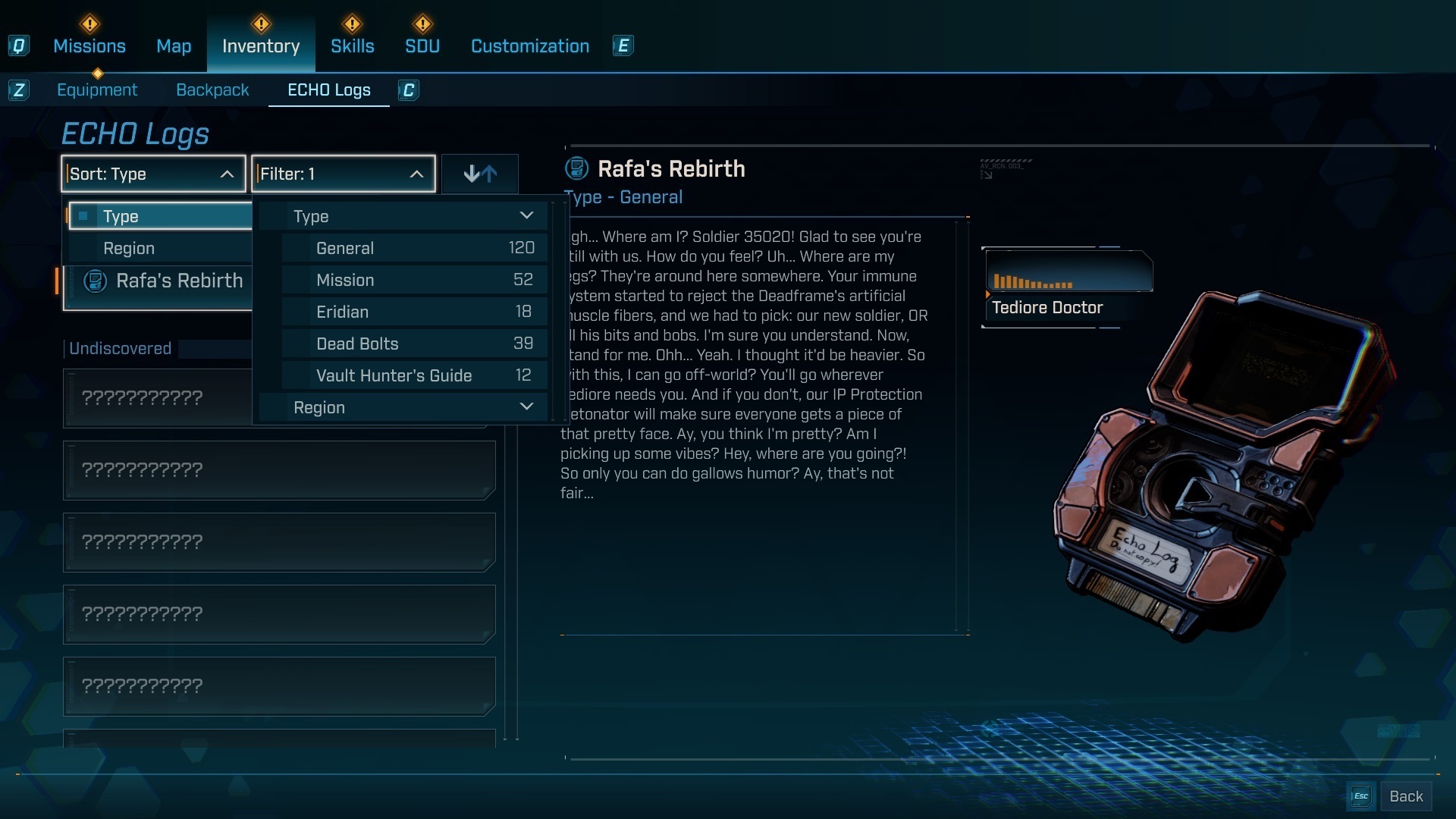The width and height of the screenshot is (1456, 819).
Task: Toggle the sort direction arrows button
Action: point(480,174)
